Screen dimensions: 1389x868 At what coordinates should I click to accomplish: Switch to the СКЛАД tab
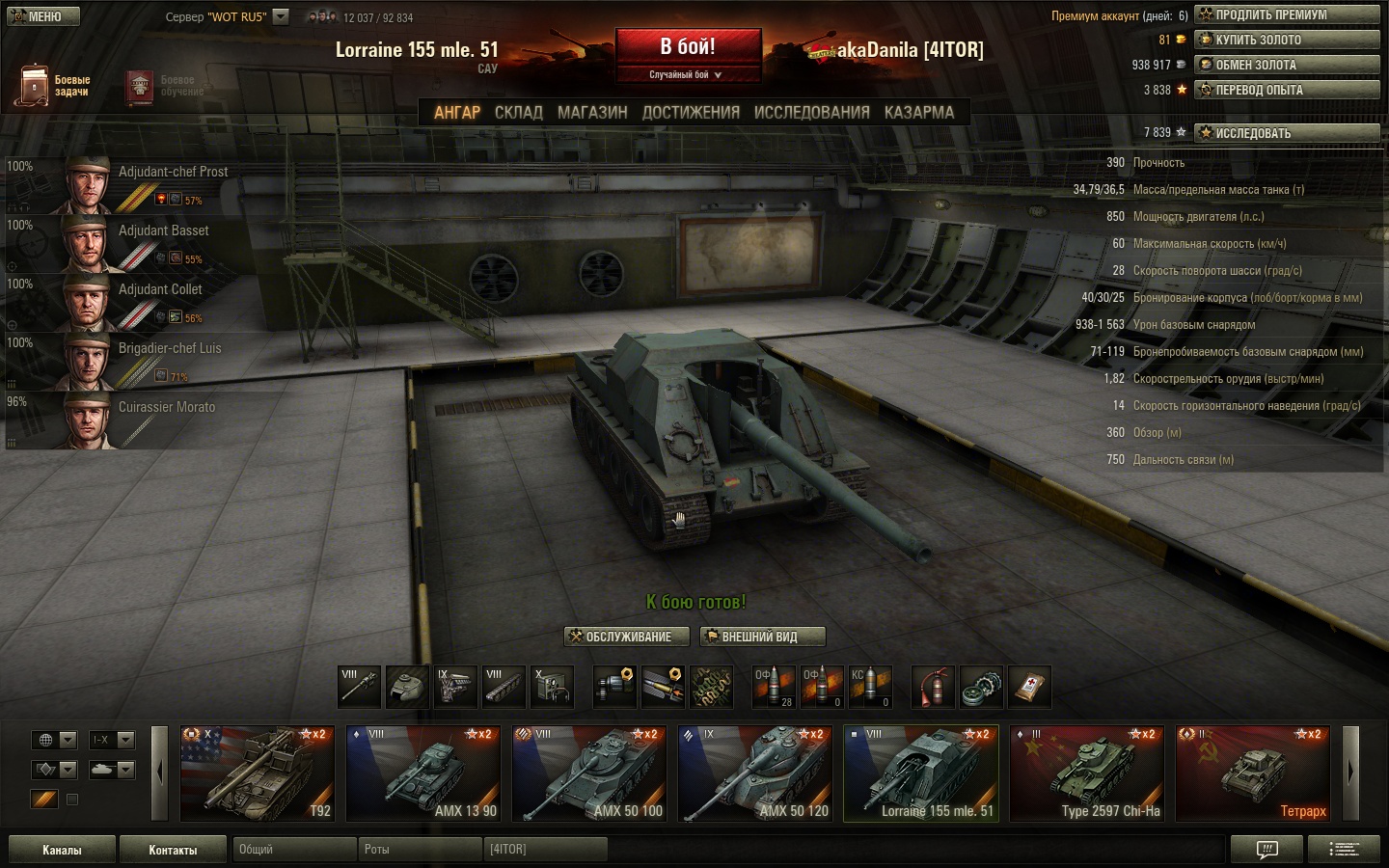tap(519, 113)
